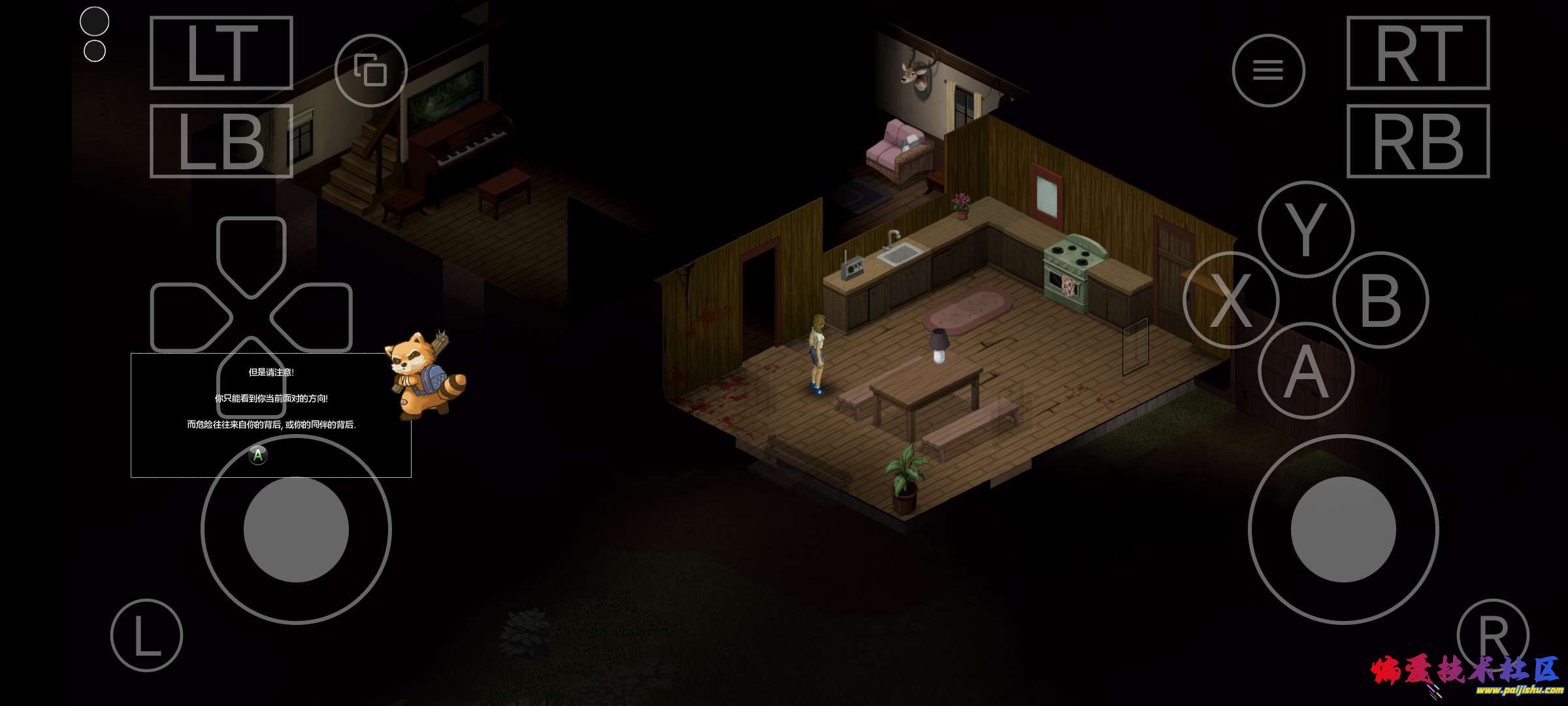Tap the right analog stick knob
The width and height of the screenshot is (1568, 706).
1343,529
